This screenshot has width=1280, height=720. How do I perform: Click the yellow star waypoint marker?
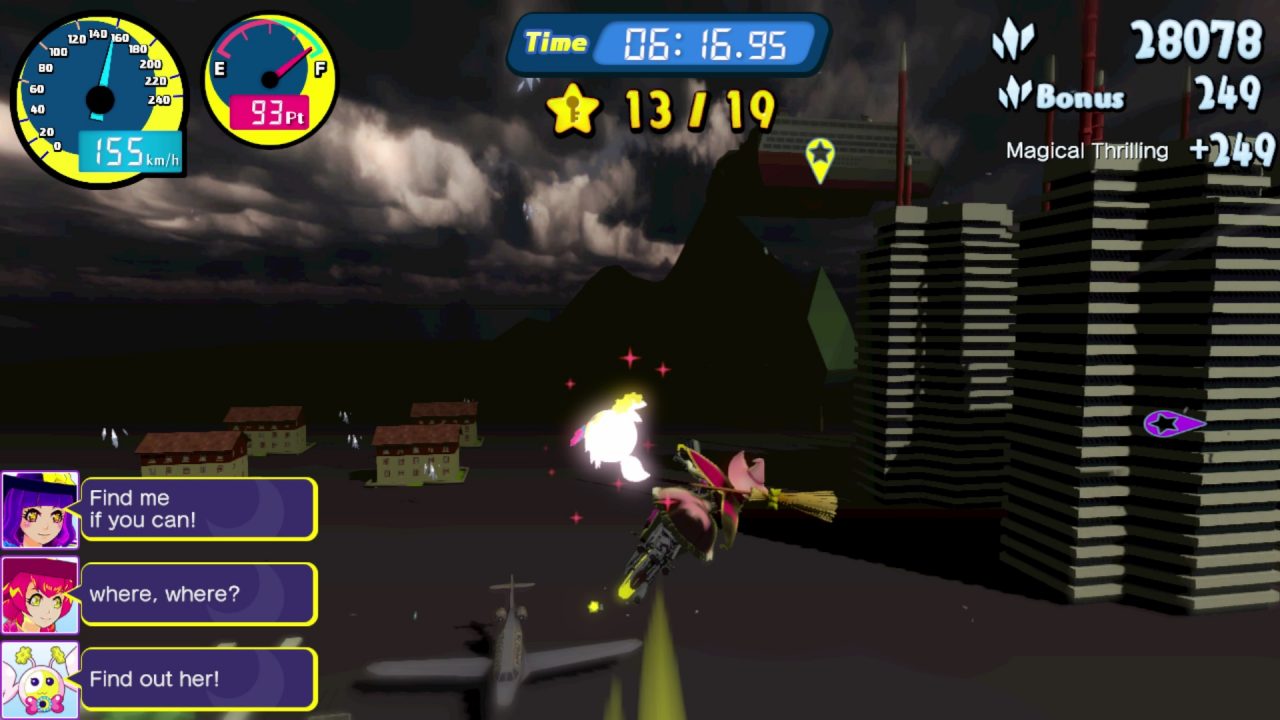tap(820, 158)
